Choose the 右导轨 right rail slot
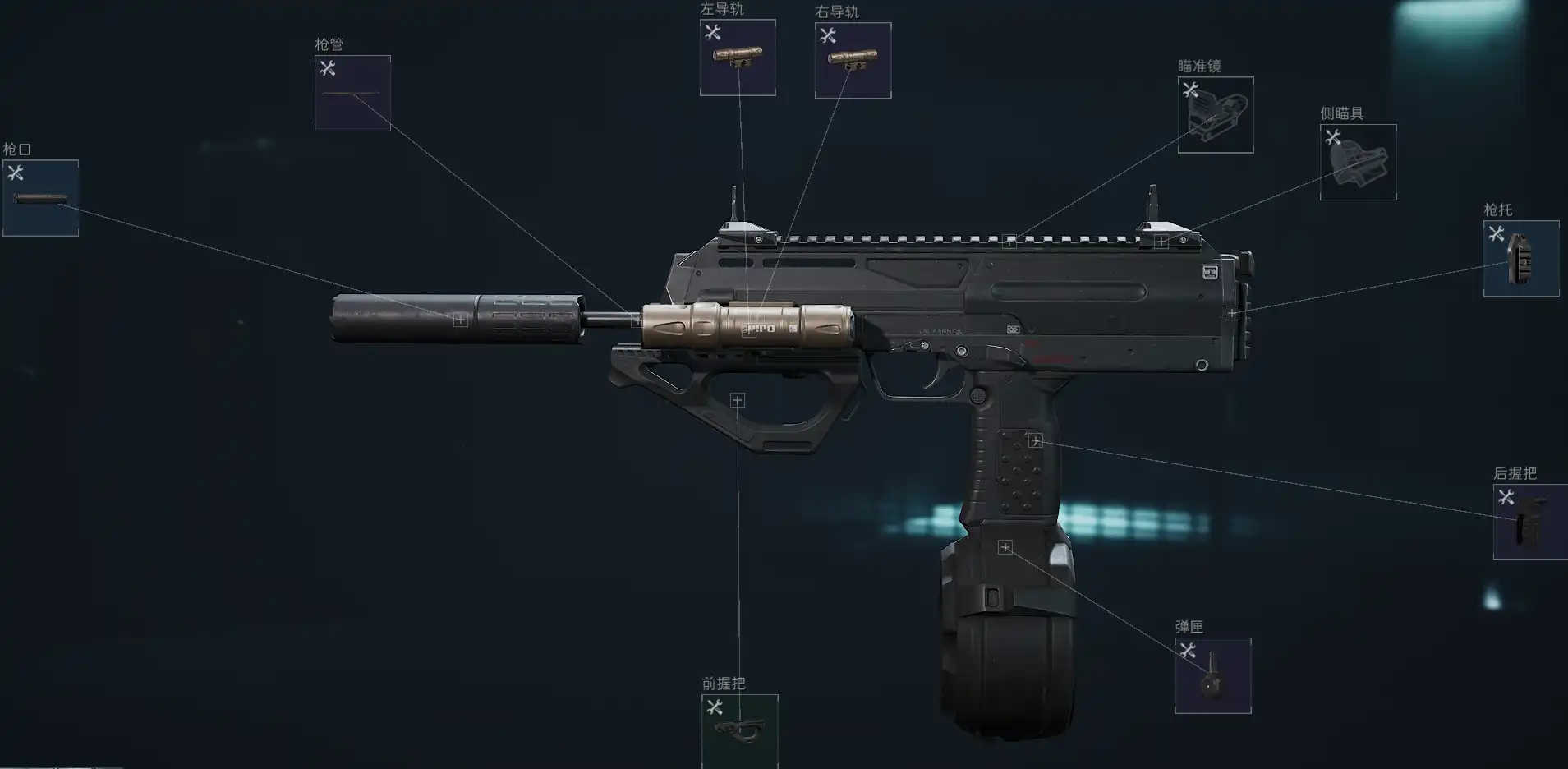Image resolution: width=1568 pixels, height=769 pixels. (853, 61)
